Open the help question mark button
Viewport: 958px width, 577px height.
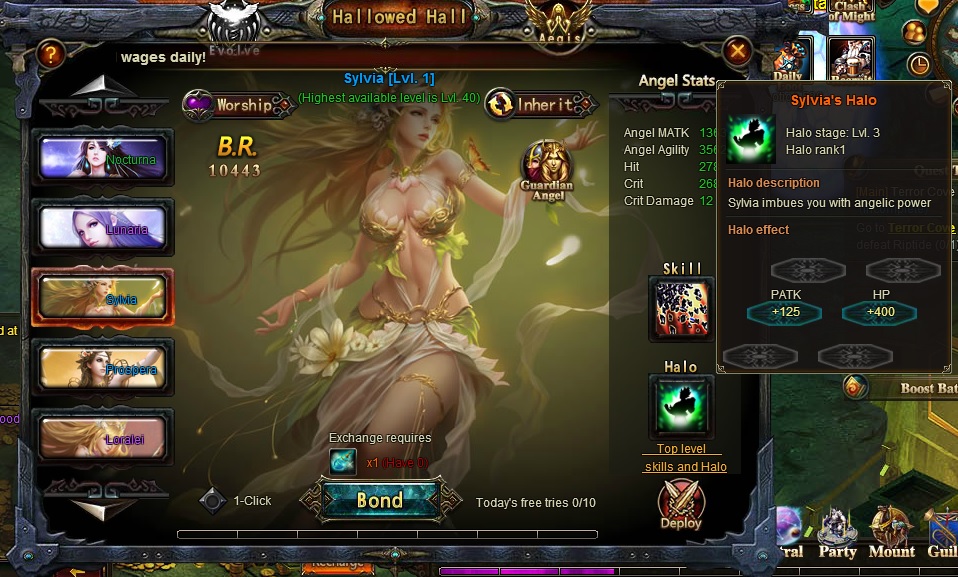tap(50, 56)
